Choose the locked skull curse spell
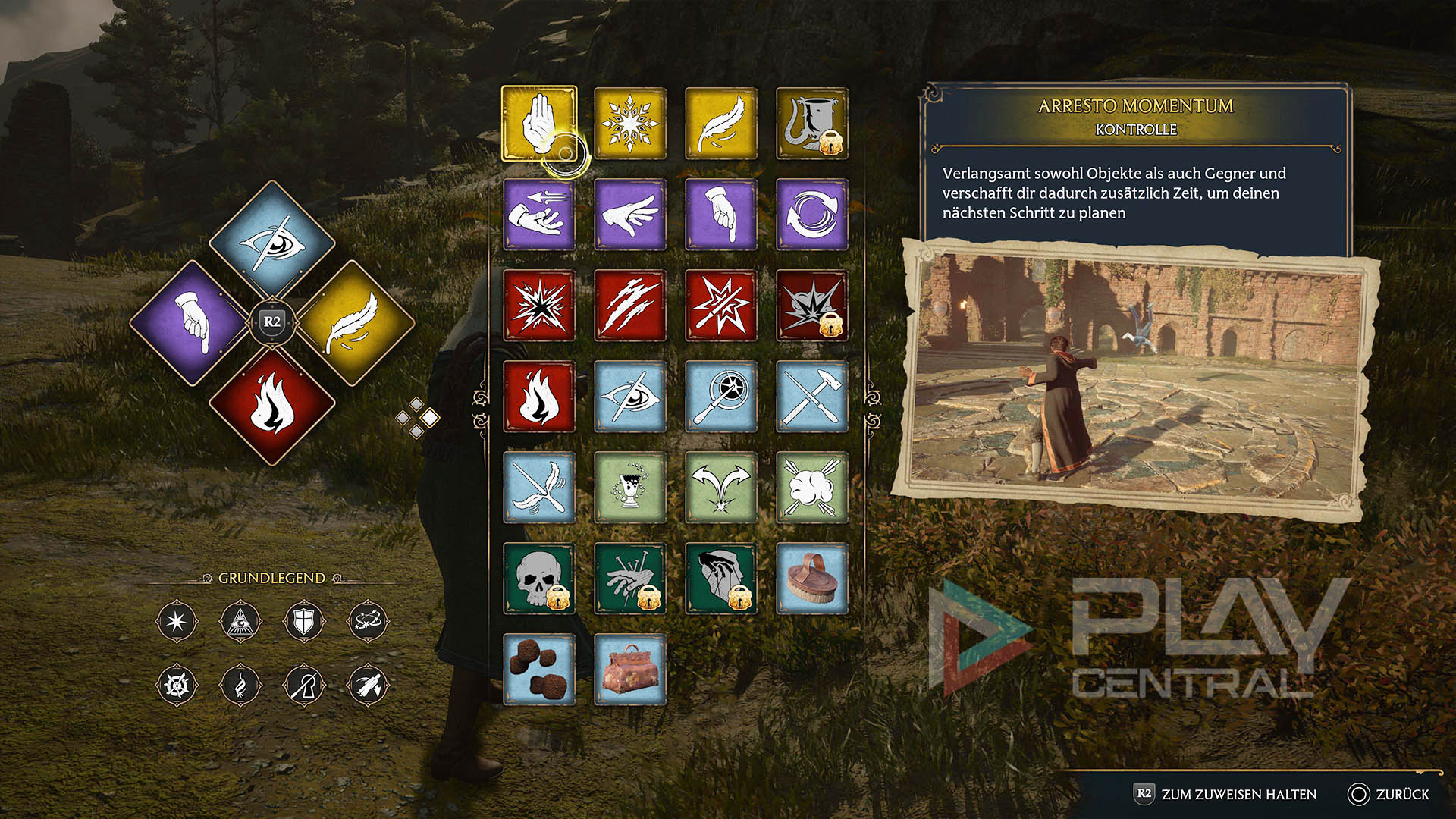This screenshot has height=819, width=1456. click(x=538, y=578)
